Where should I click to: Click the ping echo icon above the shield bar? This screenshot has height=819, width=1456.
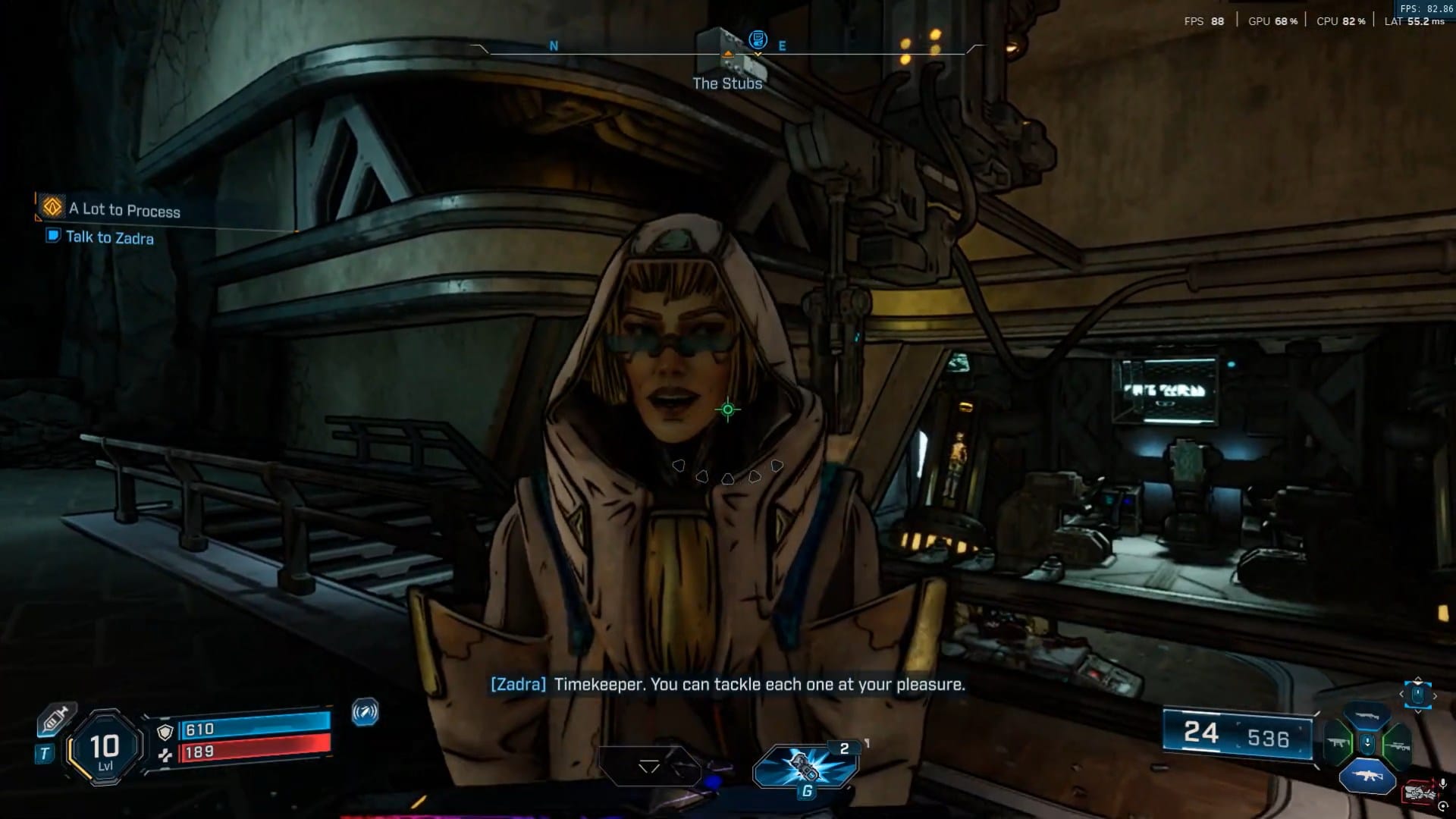point(365,713)
